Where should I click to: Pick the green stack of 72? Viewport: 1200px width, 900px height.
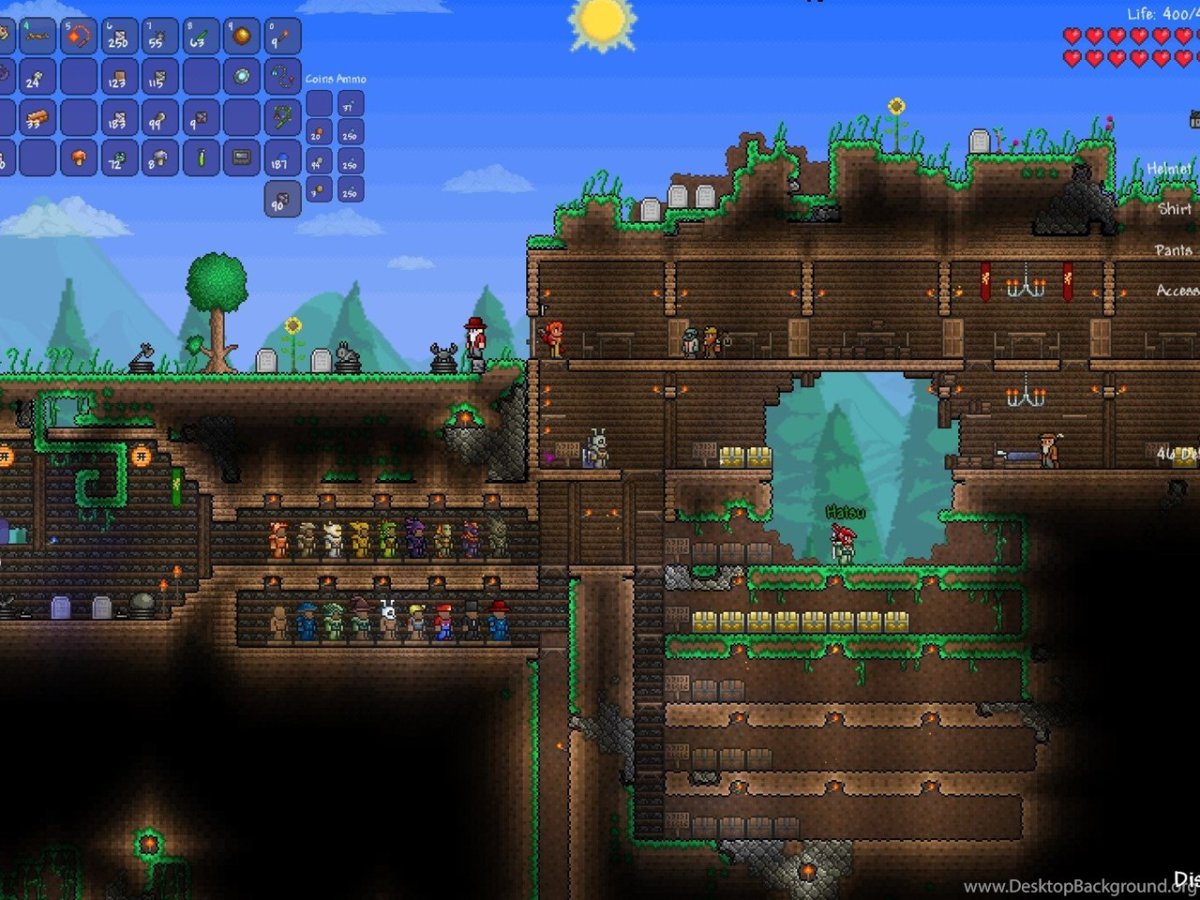[120, 157]
